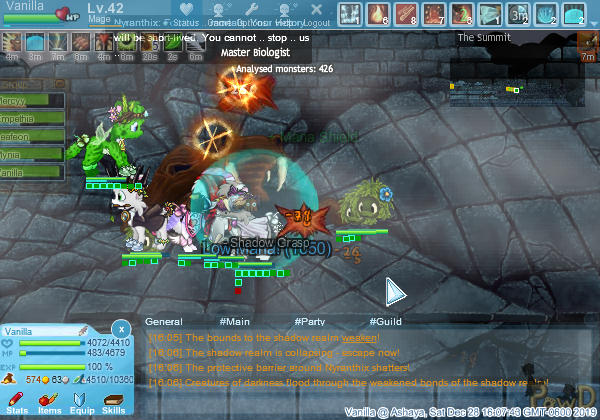Open the Items inventory
This screenshot has width=600, height=420.
pos(50,402)
